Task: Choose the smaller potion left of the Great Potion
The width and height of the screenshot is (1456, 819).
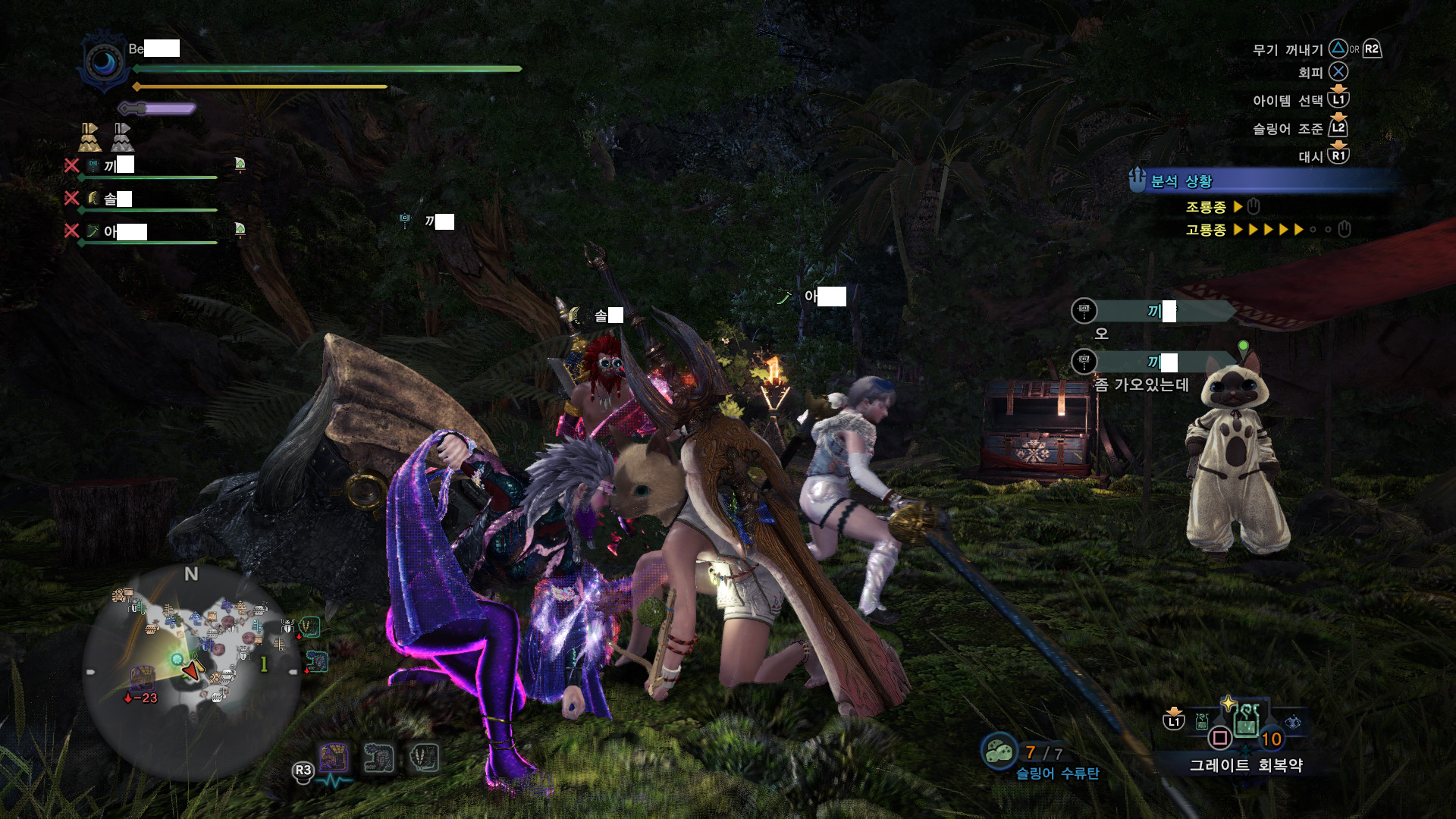Action: pos(1202,721)
